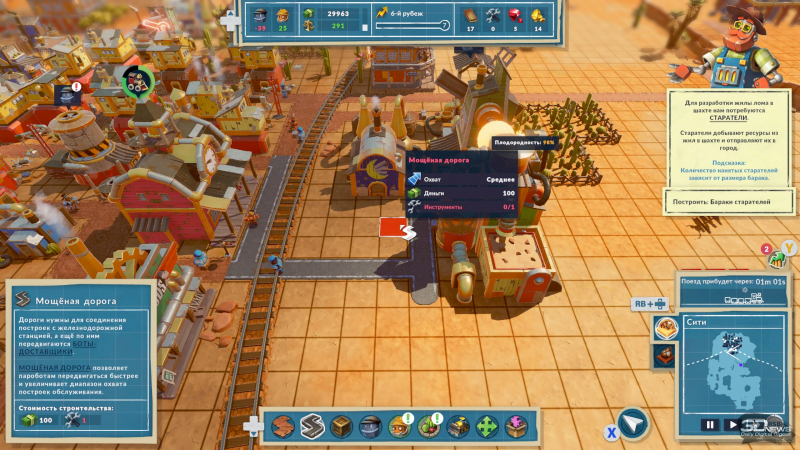Image resolution: width=800 pixels, height=450 pixels.
Task: Open the treasure chest category
Action: pos(458,426)
